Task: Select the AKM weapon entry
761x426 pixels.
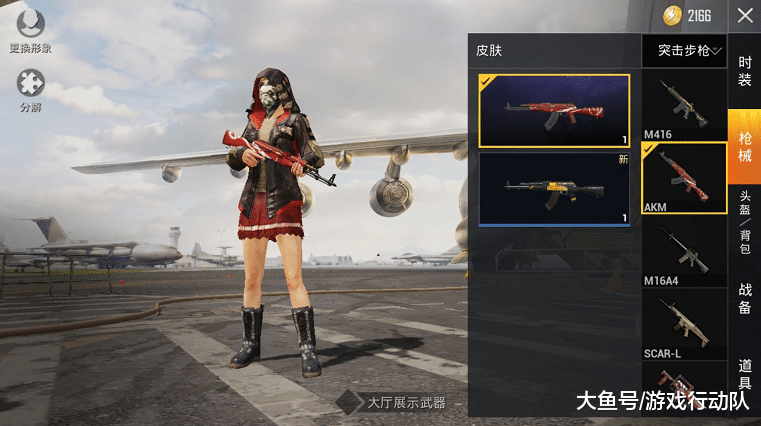Action: coord(684,178)
